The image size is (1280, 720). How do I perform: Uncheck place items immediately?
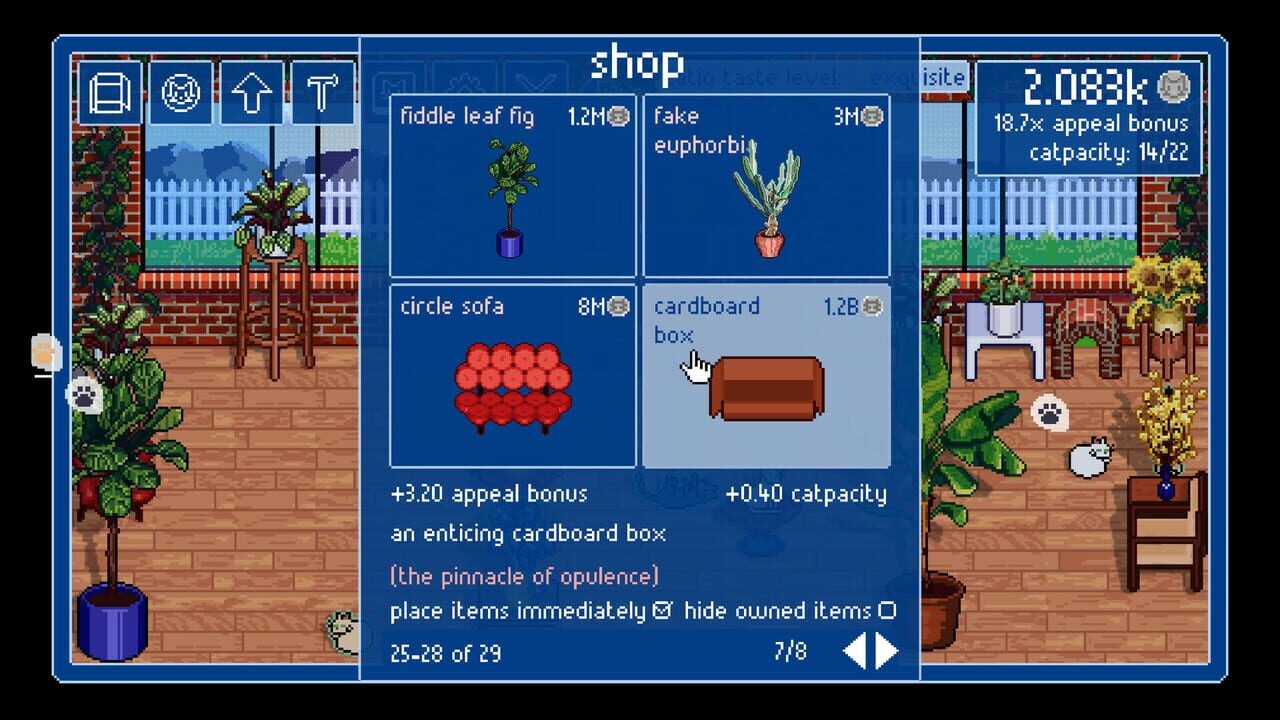660,608
